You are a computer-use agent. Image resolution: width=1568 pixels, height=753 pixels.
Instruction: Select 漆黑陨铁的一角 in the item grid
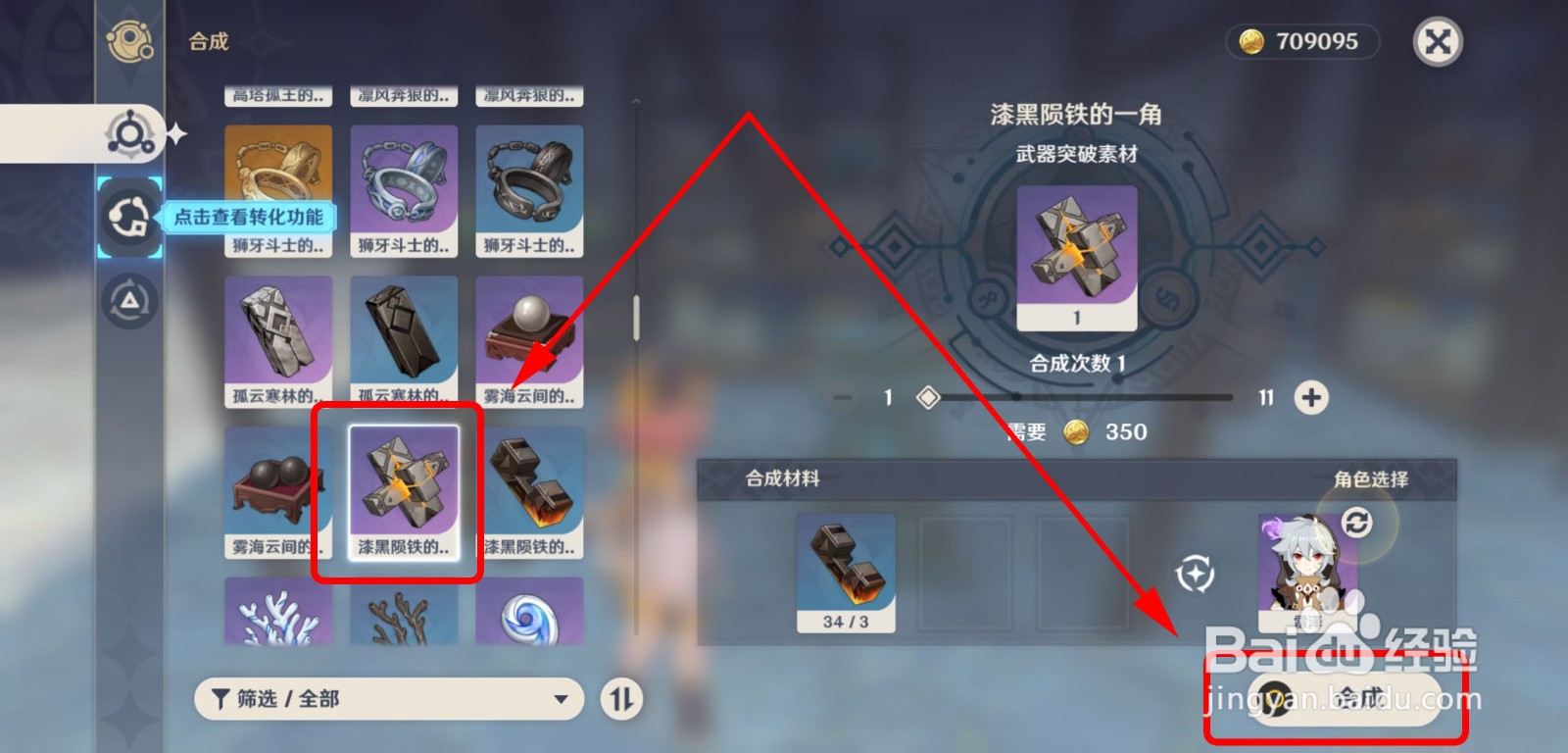coord(403,489)
